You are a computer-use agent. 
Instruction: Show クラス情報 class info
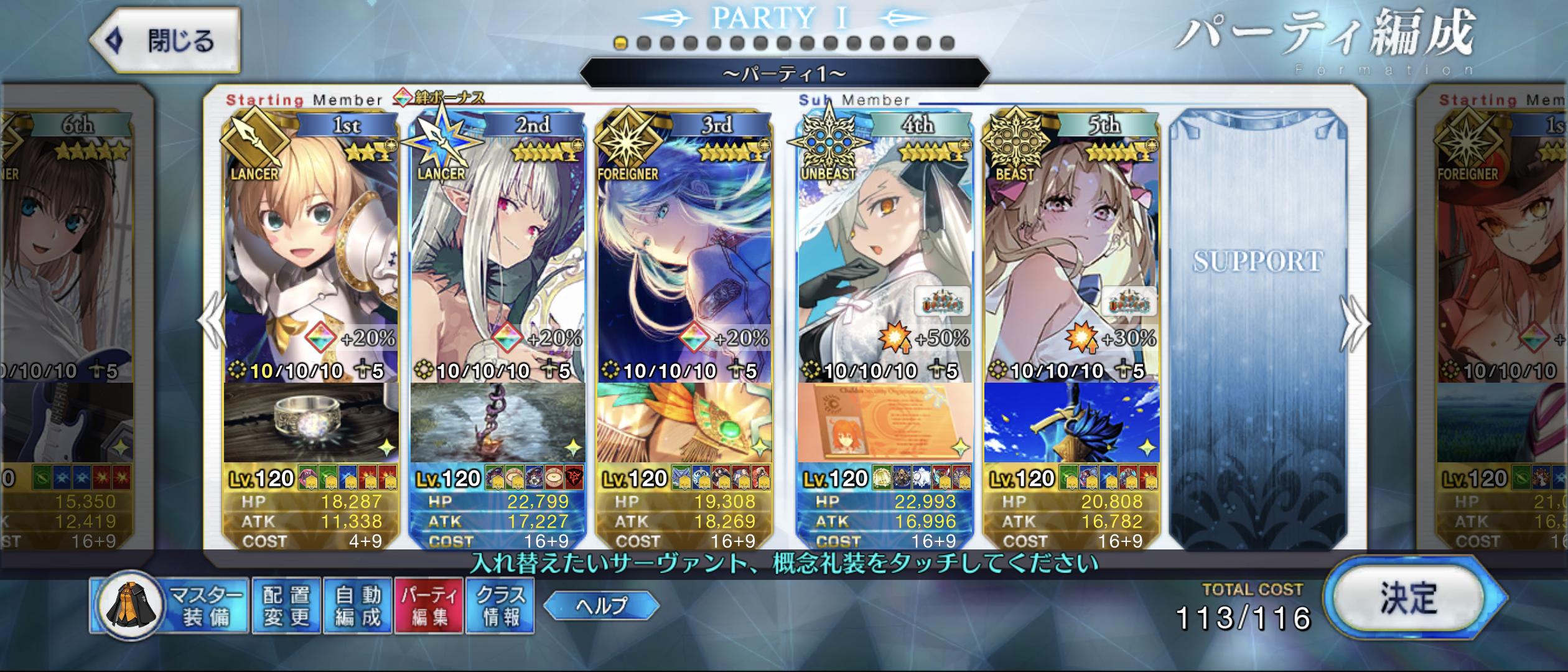501,606
